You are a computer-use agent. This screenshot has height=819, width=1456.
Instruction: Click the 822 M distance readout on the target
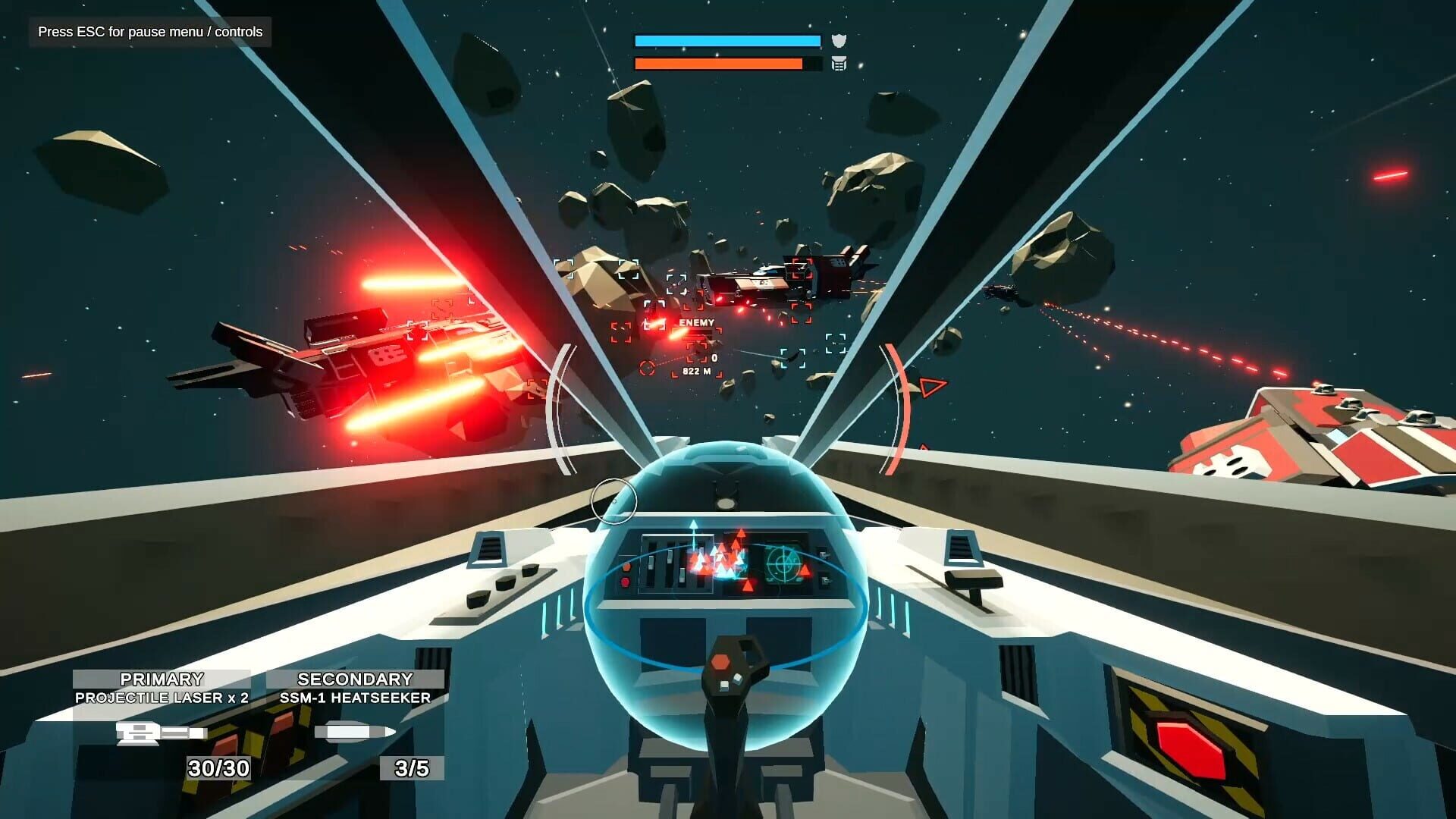coord(697,371)
